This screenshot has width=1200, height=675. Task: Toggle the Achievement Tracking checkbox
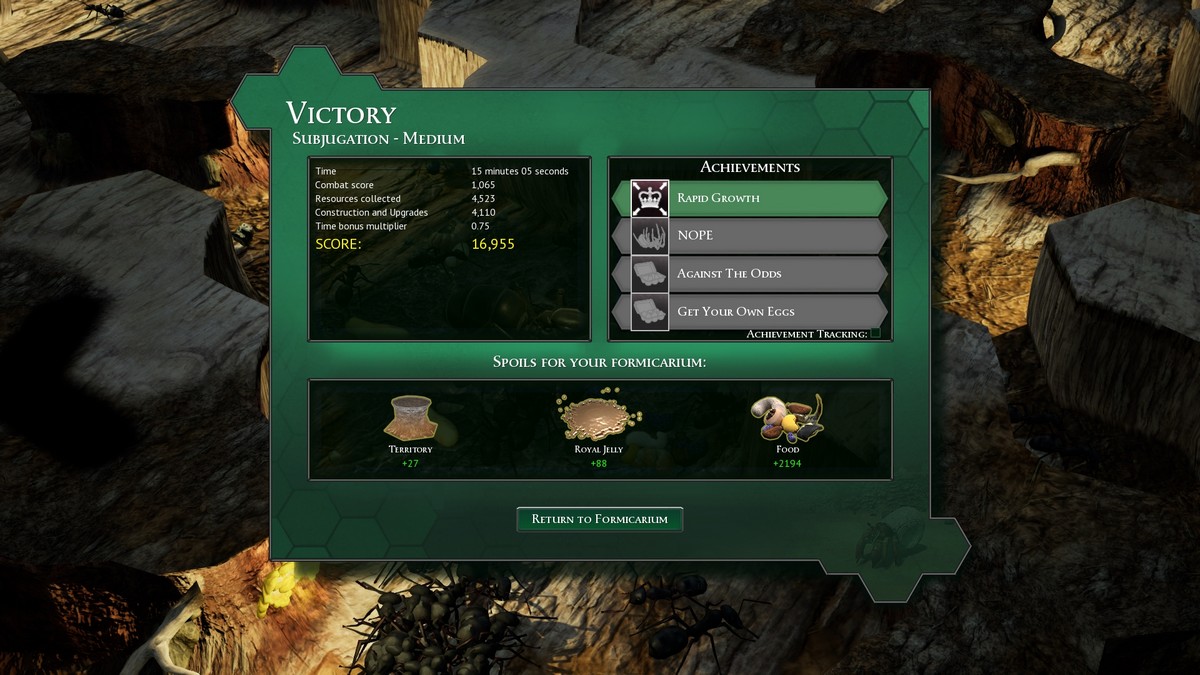pos(876,333)
